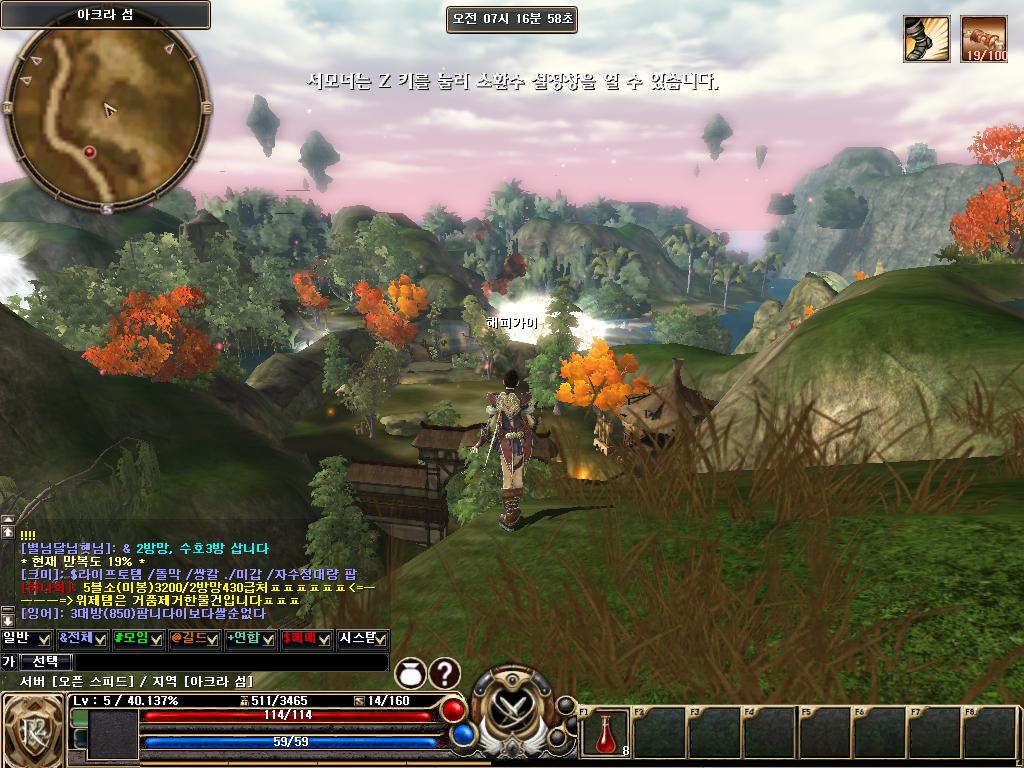Switch to the 일반 chat tab
The height and width of the screenshot is (768, 1024).
click(x=27, y=638)
